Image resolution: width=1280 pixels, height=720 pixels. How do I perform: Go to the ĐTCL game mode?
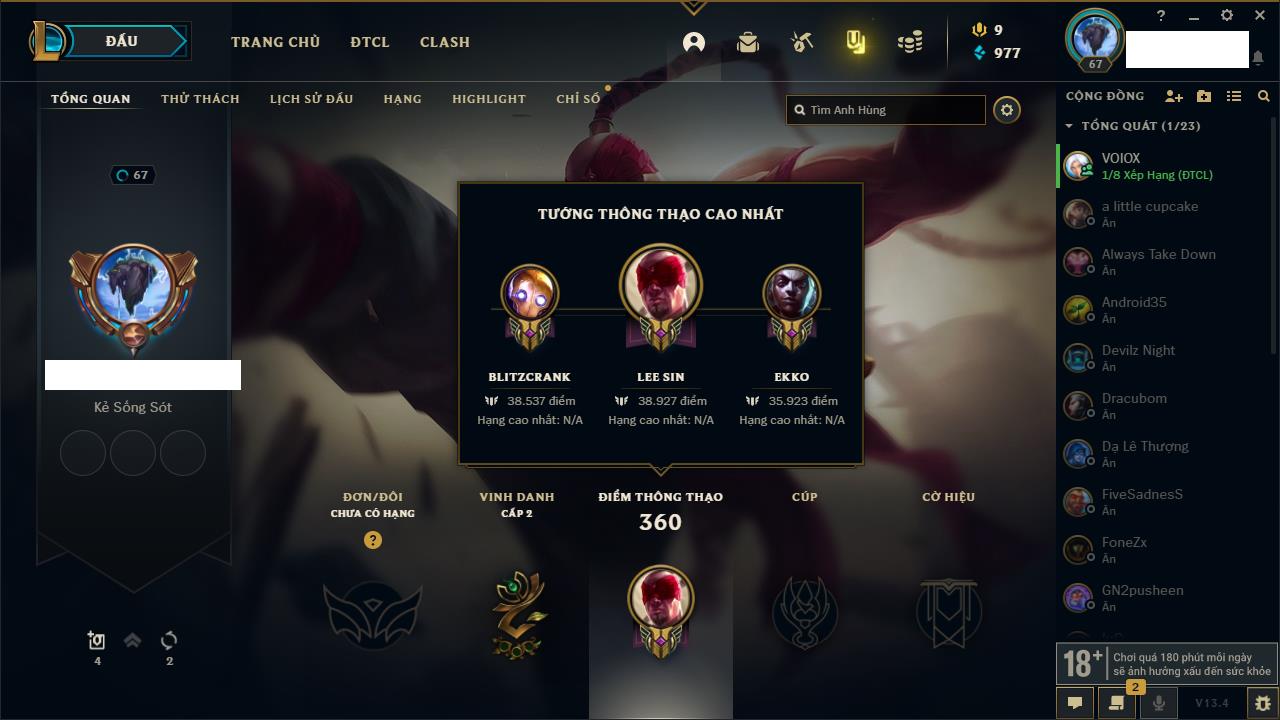[x=370, y=42]
